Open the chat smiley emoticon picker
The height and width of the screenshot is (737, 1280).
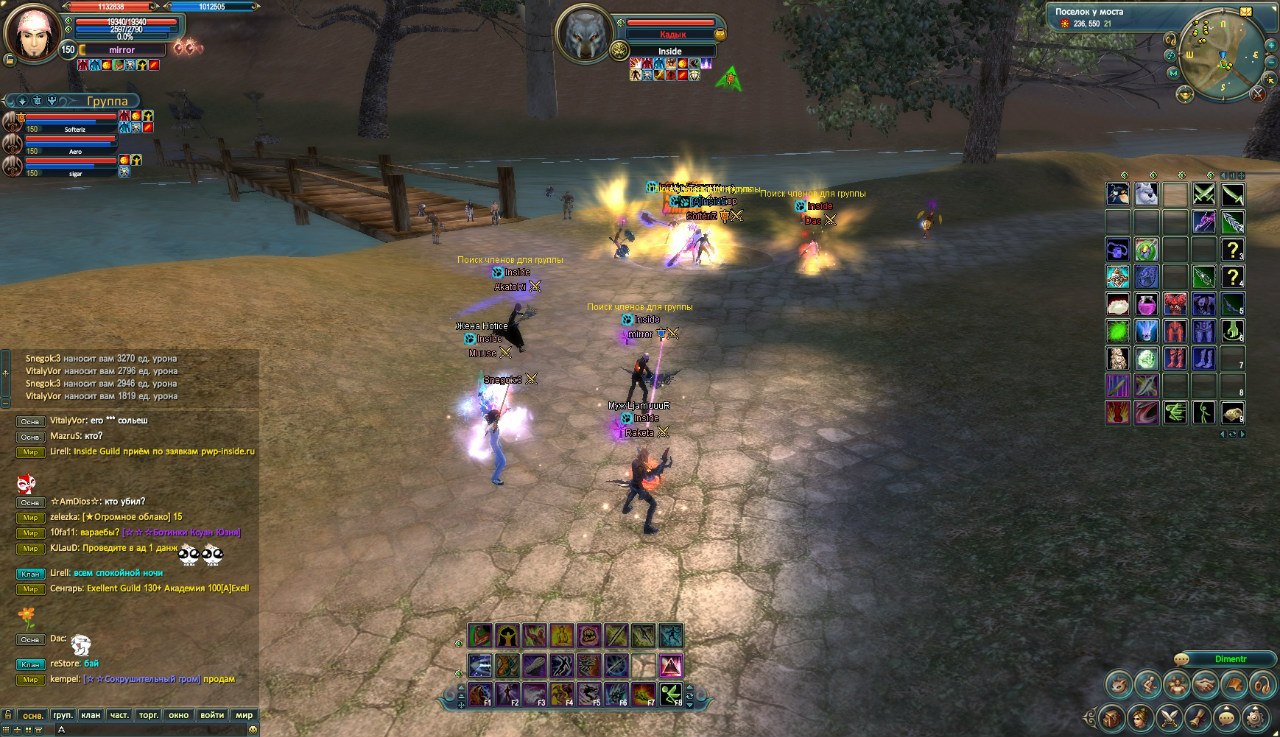253,730
